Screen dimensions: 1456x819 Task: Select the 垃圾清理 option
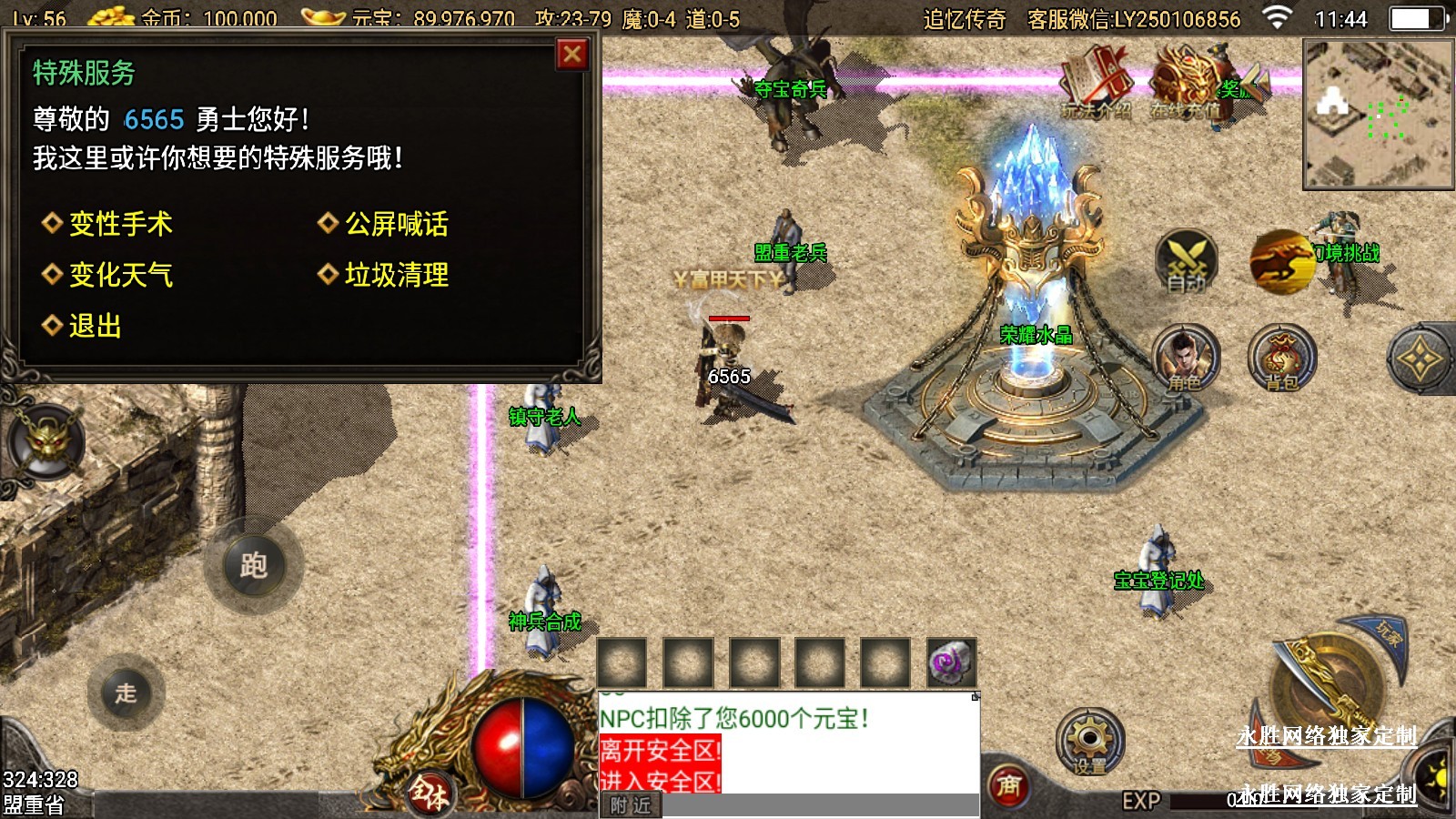(x=395, y=275)
